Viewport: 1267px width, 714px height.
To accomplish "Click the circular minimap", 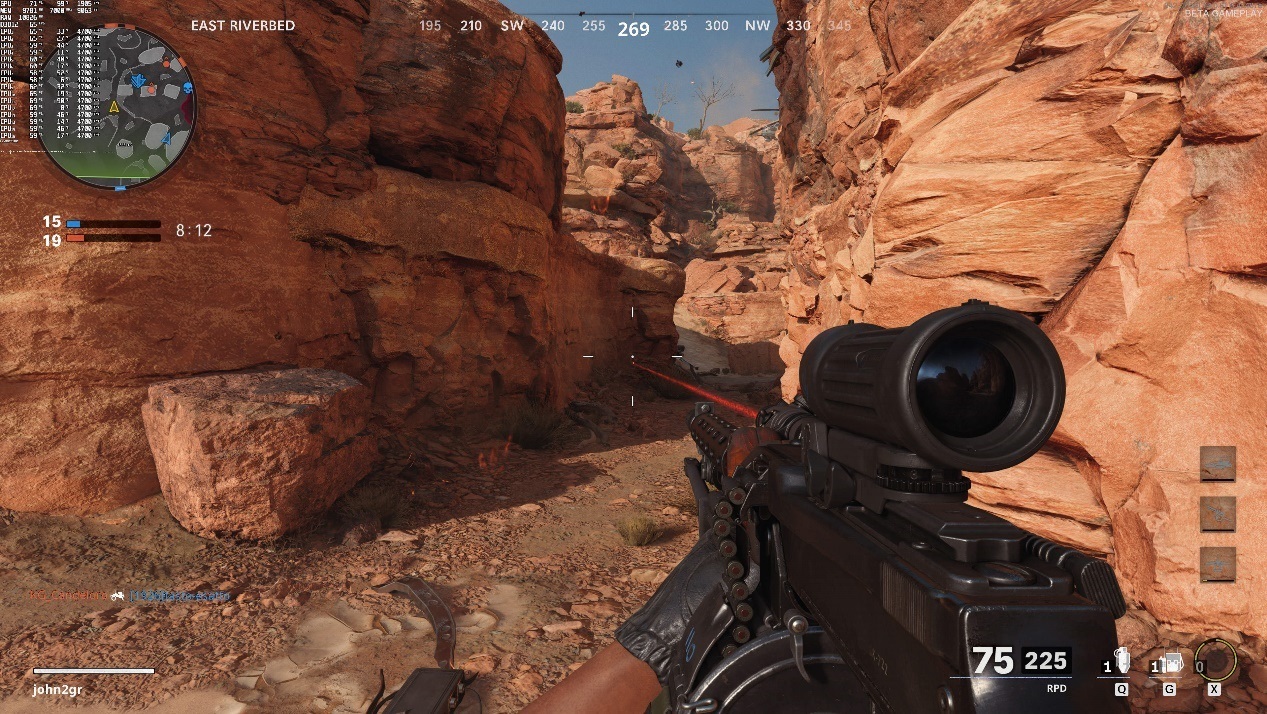I will 117,106.
